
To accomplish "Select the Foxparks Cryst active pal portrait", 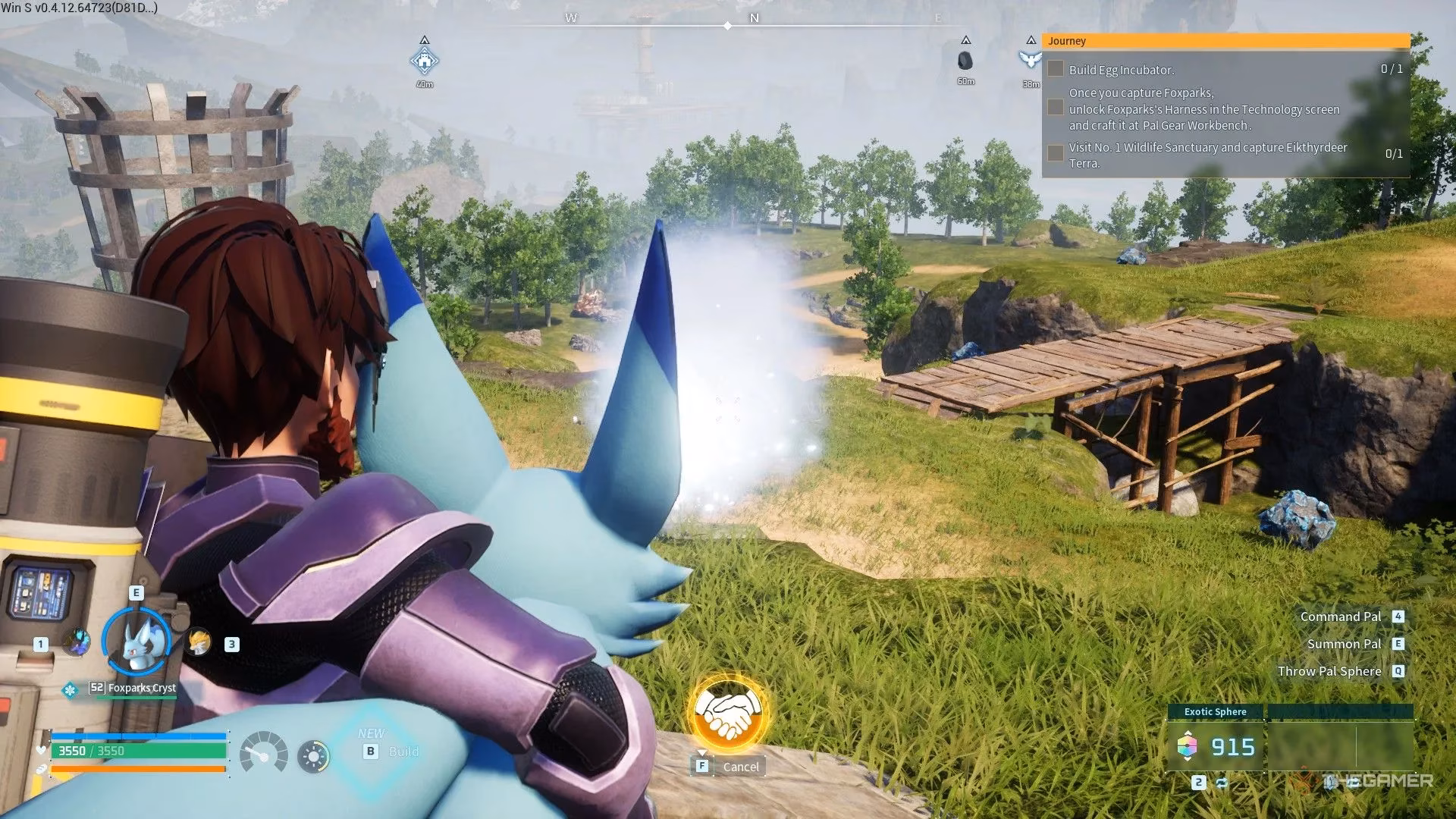I will 136,642.
